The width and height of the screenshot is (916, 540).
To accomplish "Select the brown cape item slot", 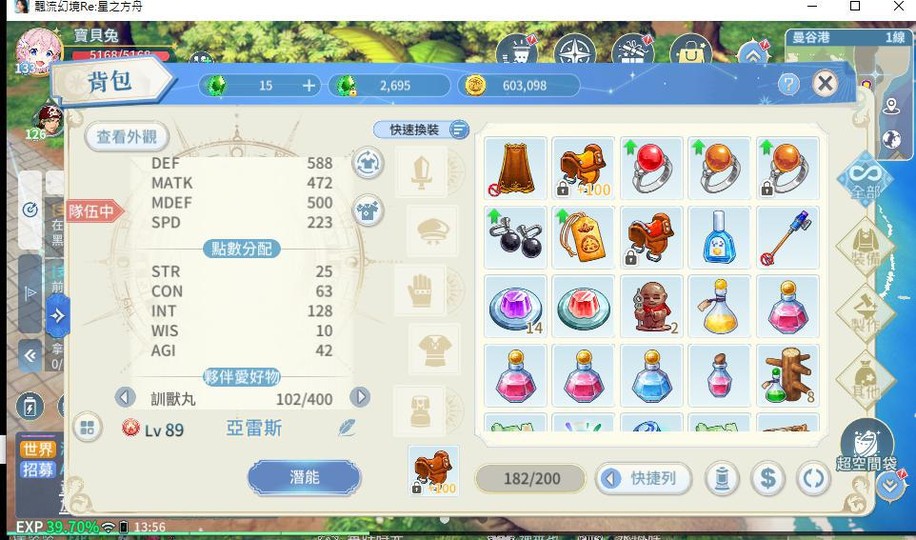I will 515,168.
